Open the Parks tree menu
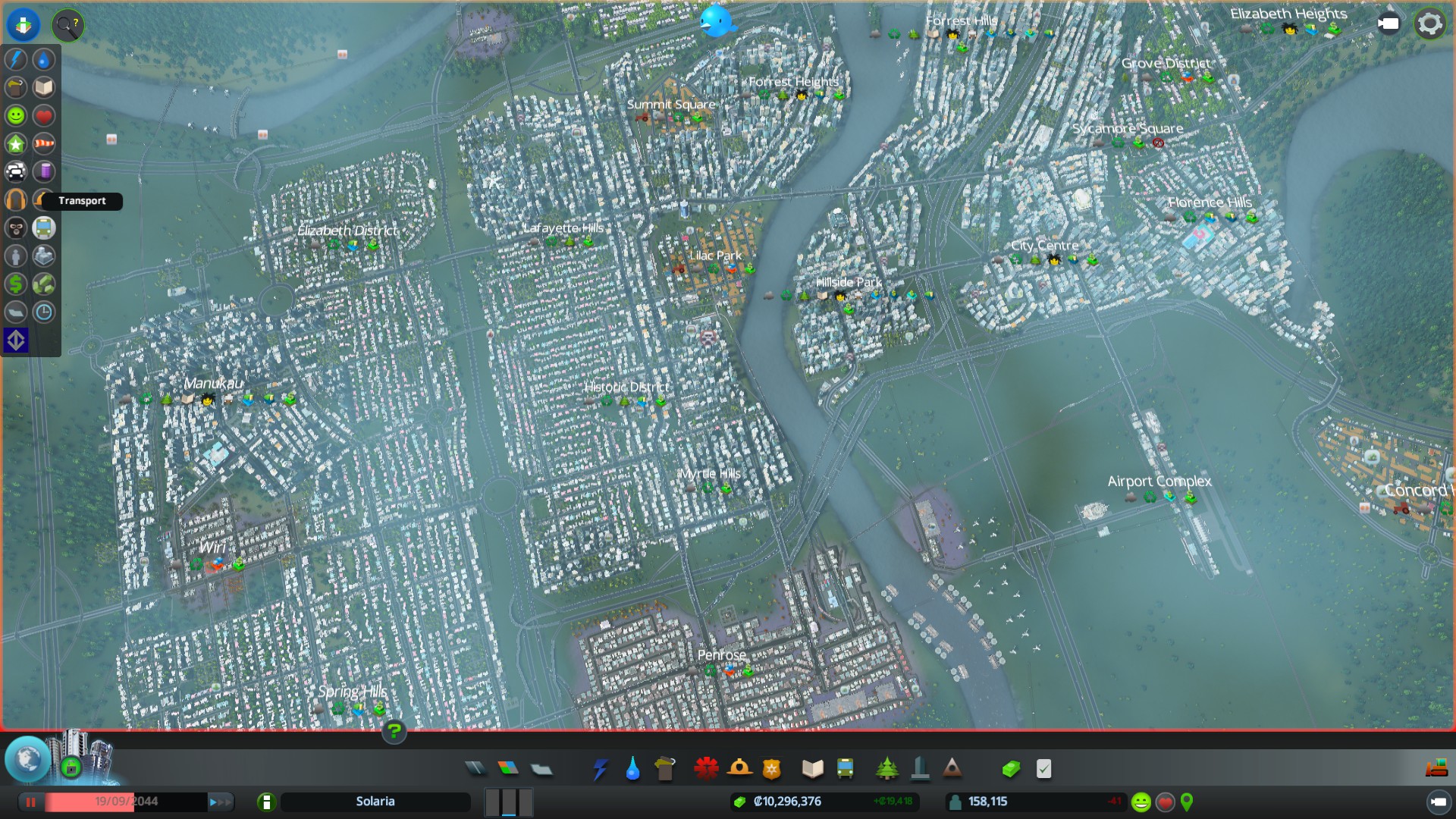Image resolution: width=1456 pixels, height=819 pixels. 886,769
